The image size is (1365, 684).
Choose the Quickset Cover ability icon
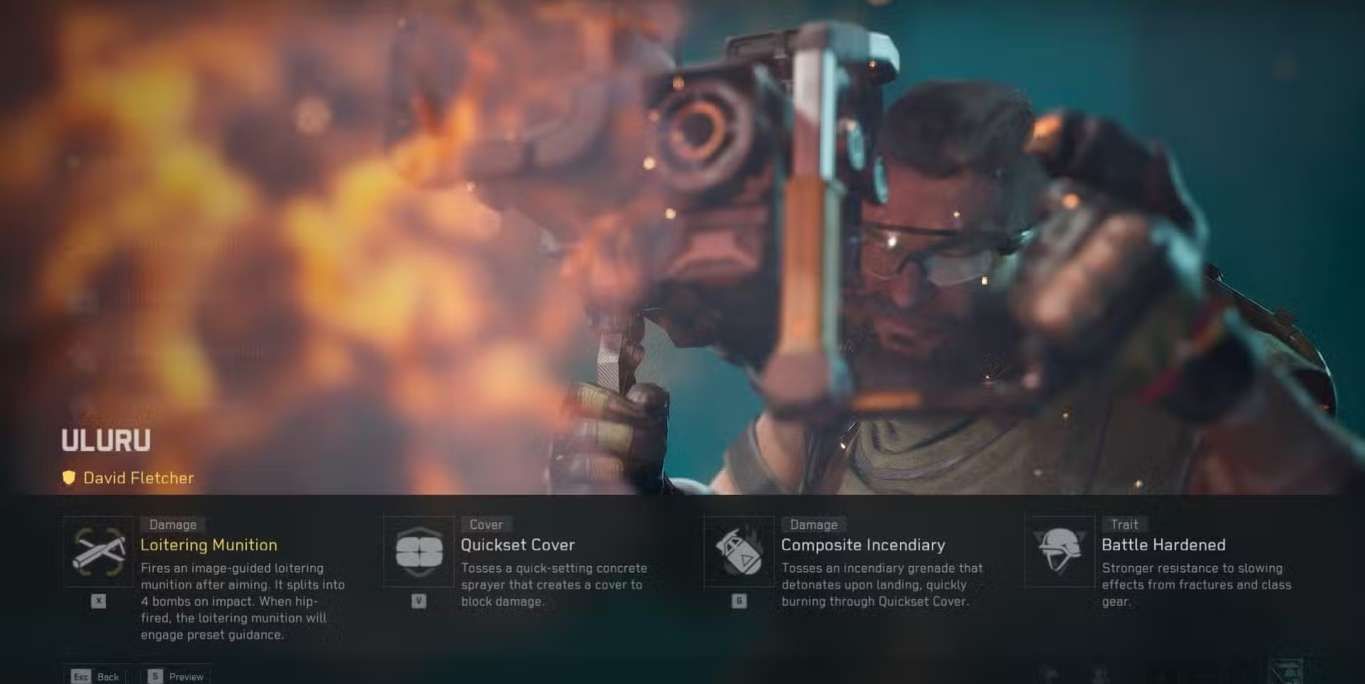point(419,551)
